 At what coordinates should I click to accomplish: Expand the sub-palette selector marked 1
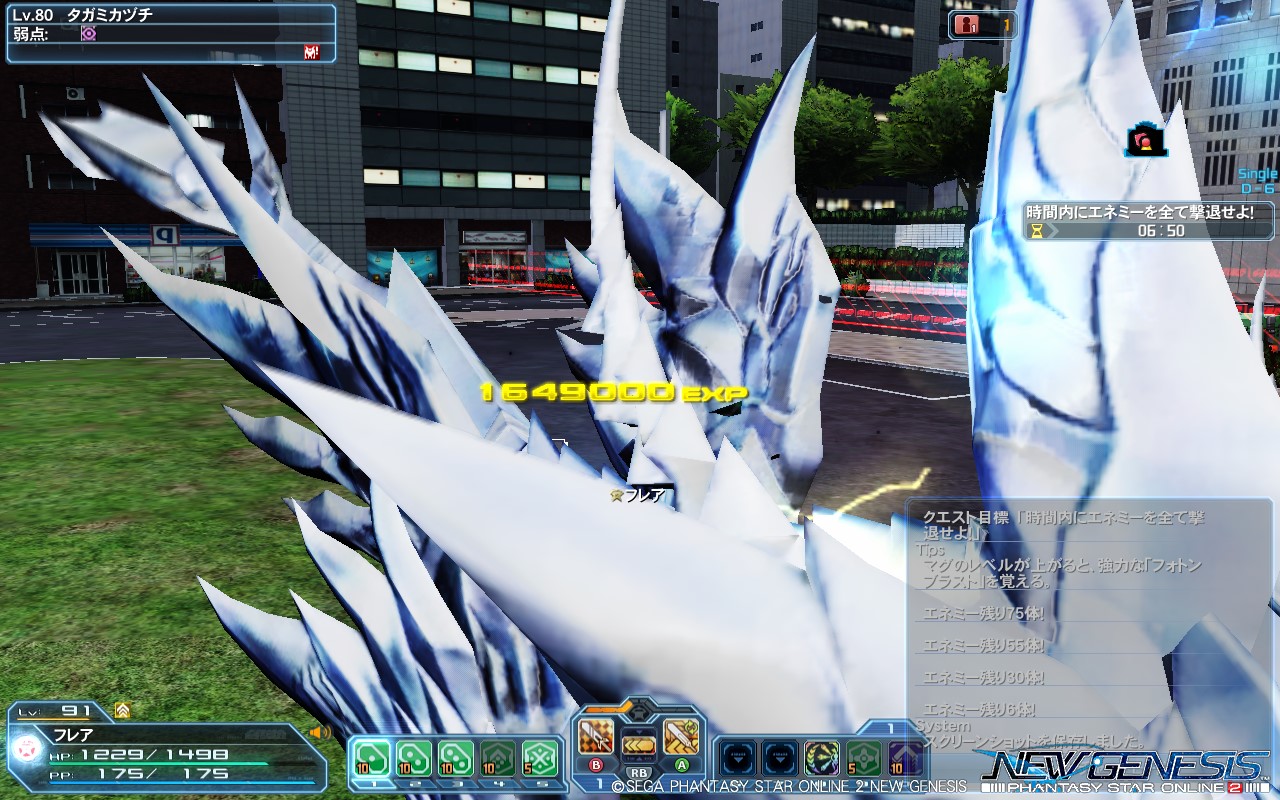[890, 727]
